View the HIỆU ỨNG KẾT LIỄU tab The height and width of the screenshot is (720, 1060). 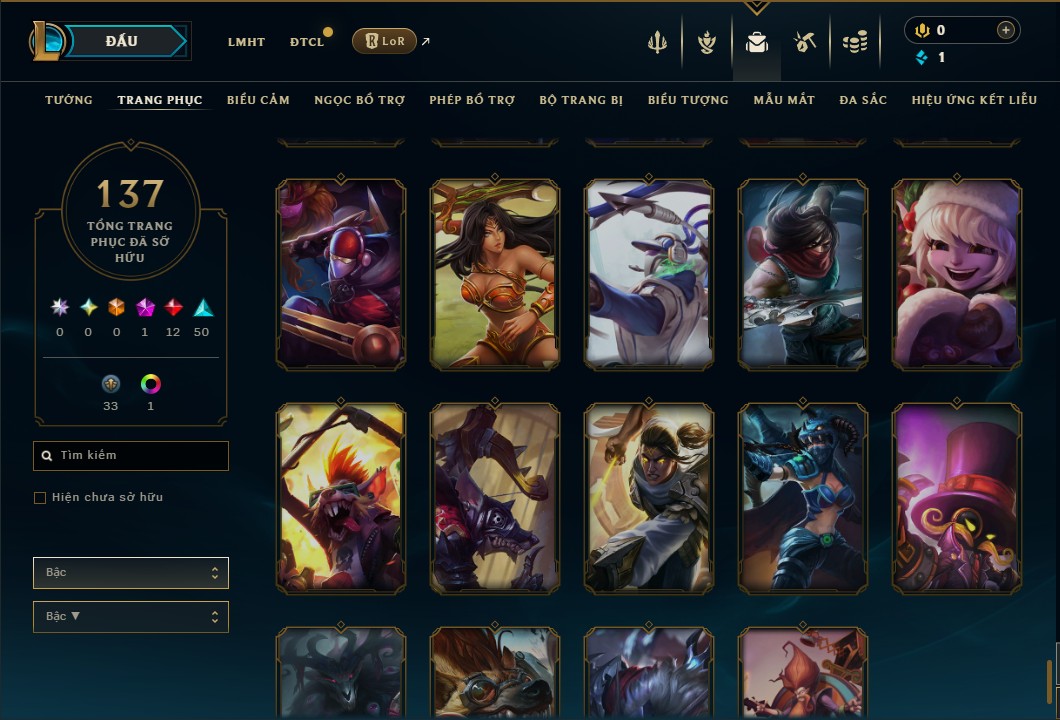[974, 100]
